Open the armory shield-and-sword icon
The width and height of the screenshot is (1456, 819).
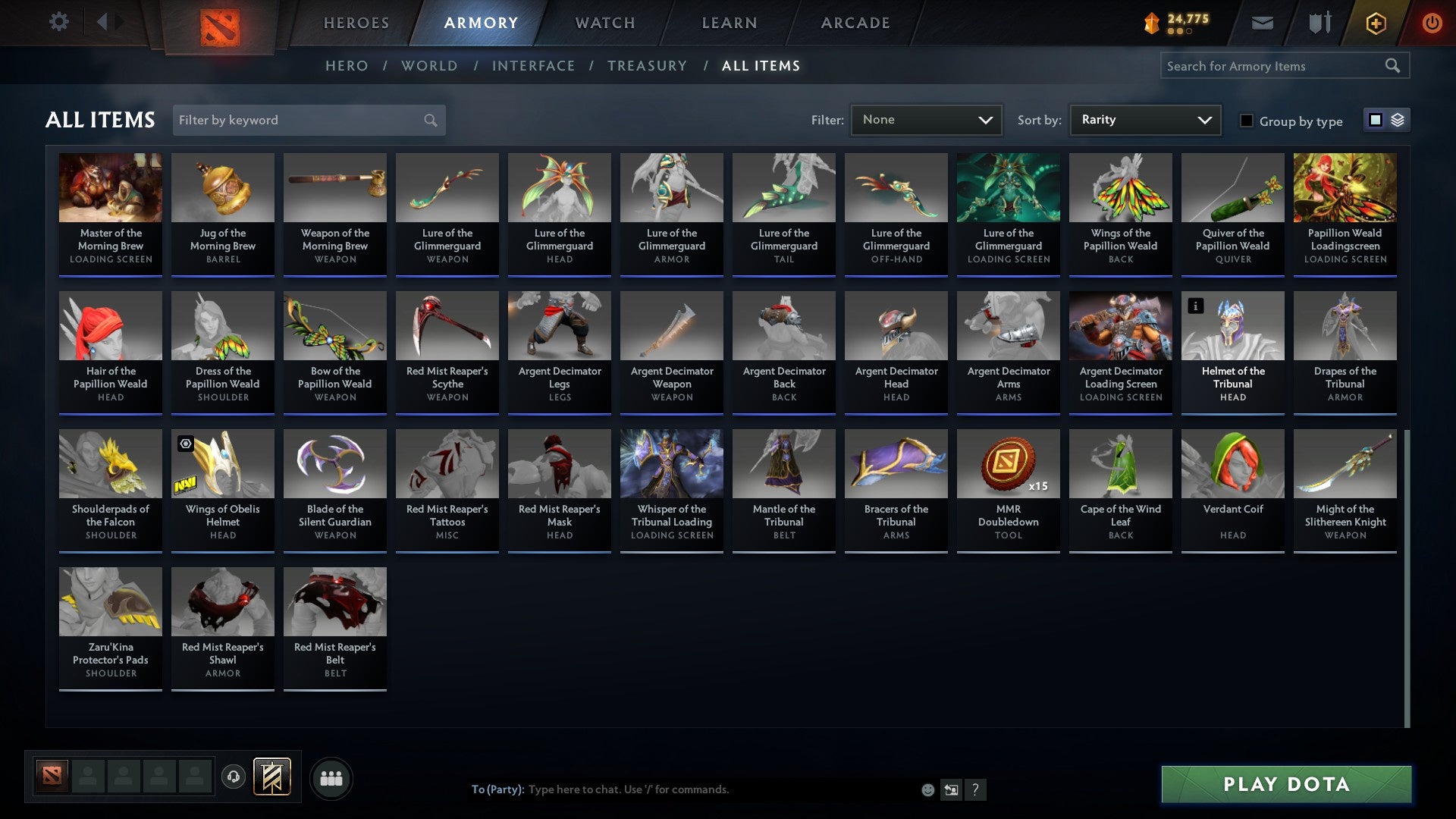point(1319,23)
